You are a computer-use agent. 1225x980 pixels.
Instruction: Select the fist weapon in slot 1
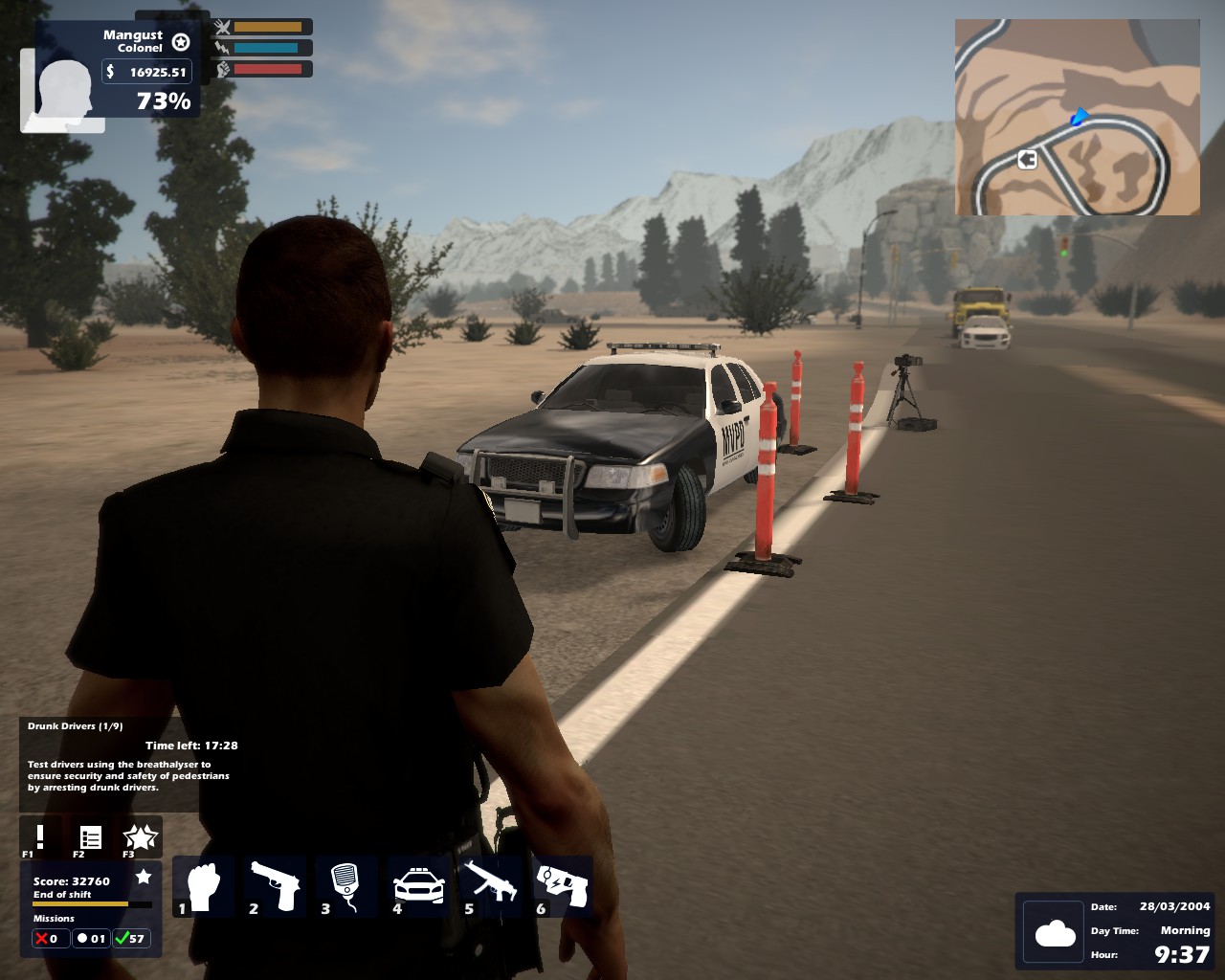(203, 885)
